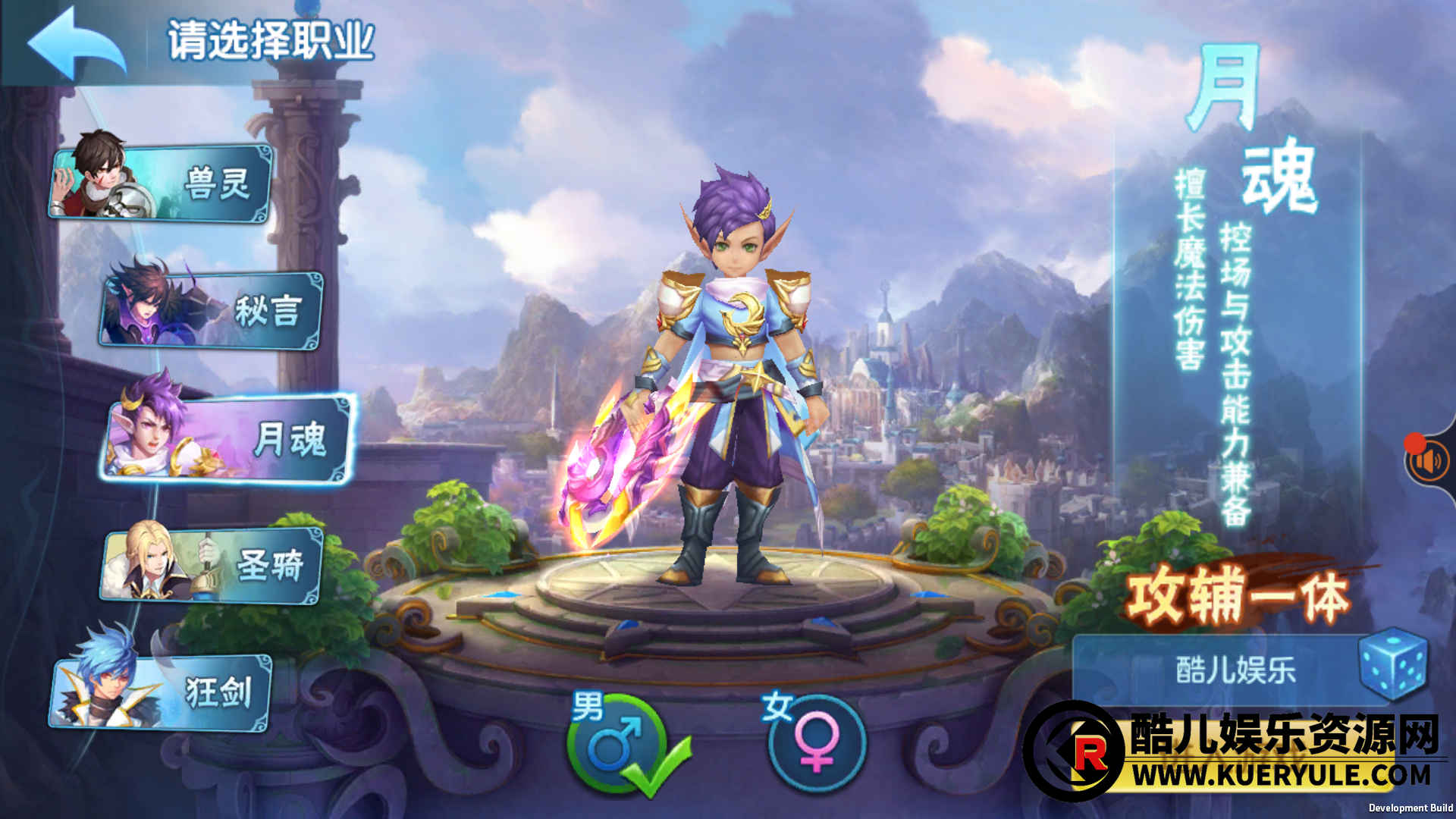Select male gender 男
1456x819 pixels.
coord(616,743)
